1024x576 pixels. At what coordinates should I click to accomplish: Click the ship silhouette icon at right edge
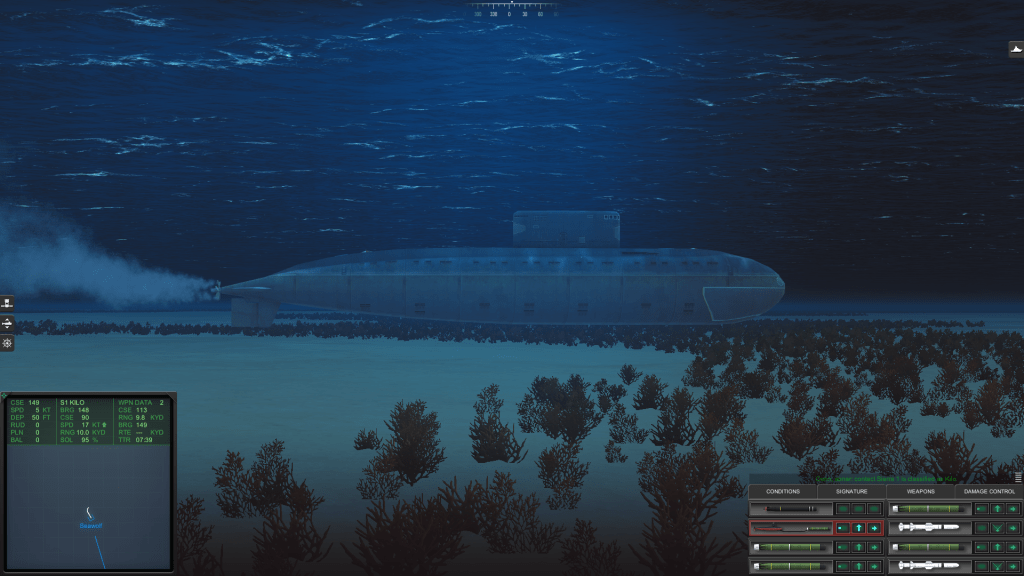coord(1016,49)
